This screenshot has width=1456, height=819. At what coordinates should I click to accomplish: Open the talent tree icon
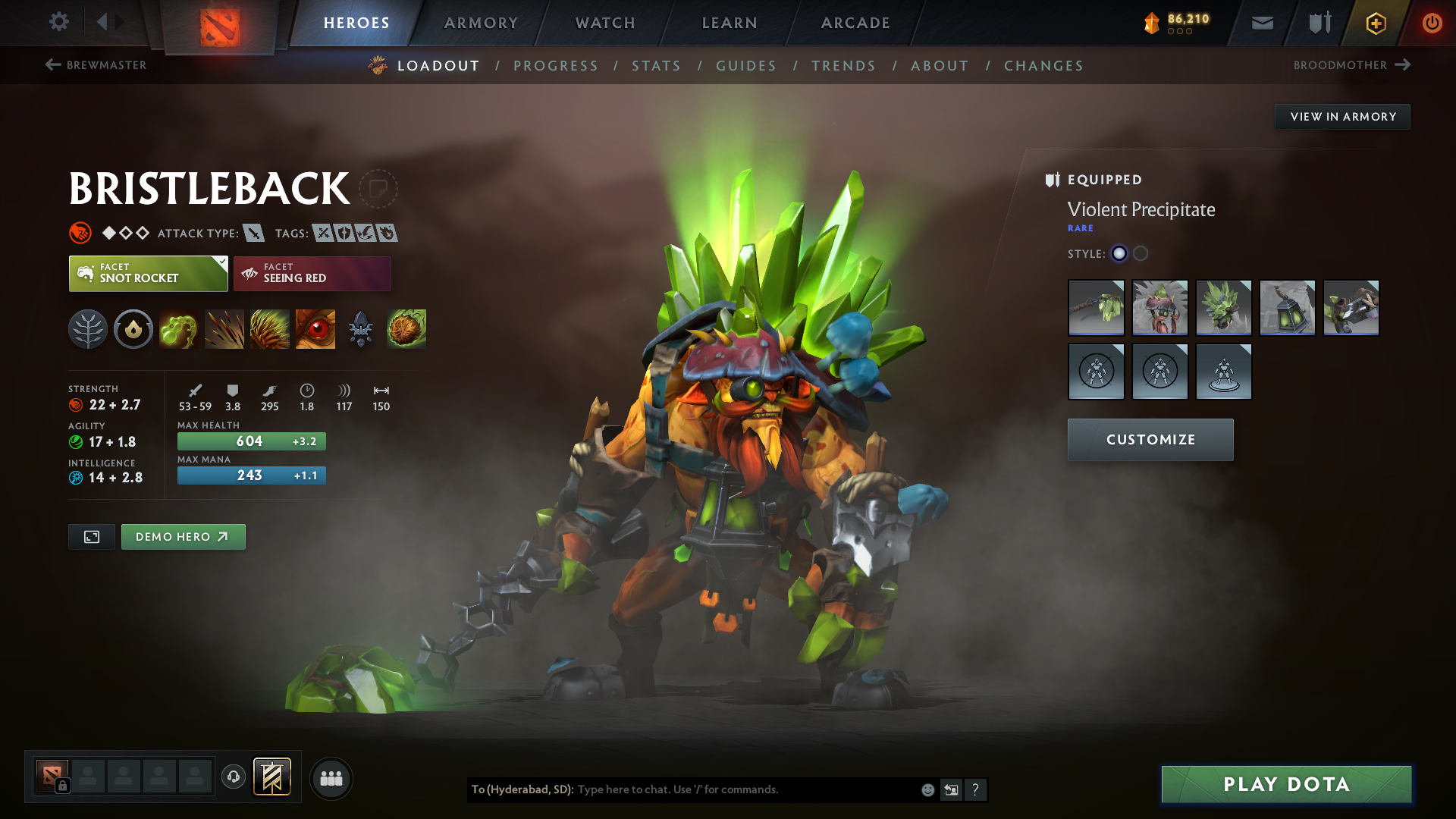(87, 329)
